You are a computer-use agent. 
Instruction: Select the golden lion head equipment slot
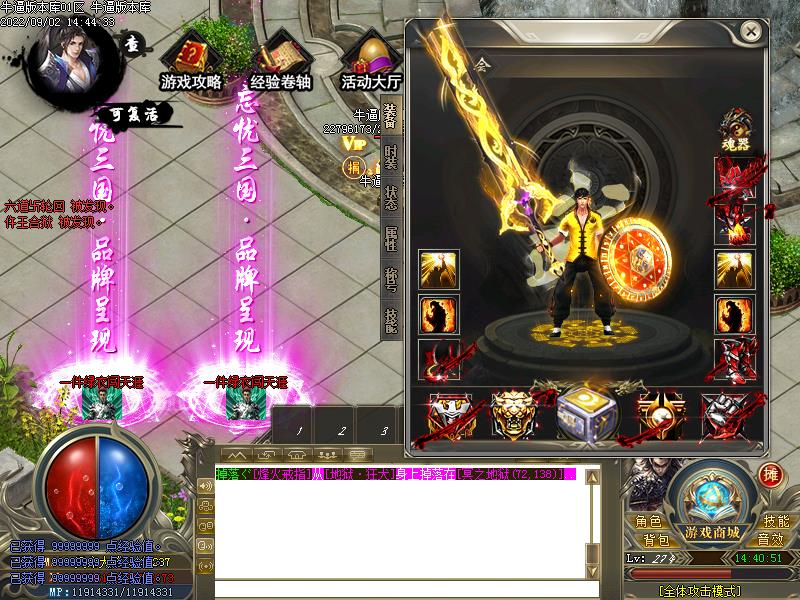[x=511, y=413]
